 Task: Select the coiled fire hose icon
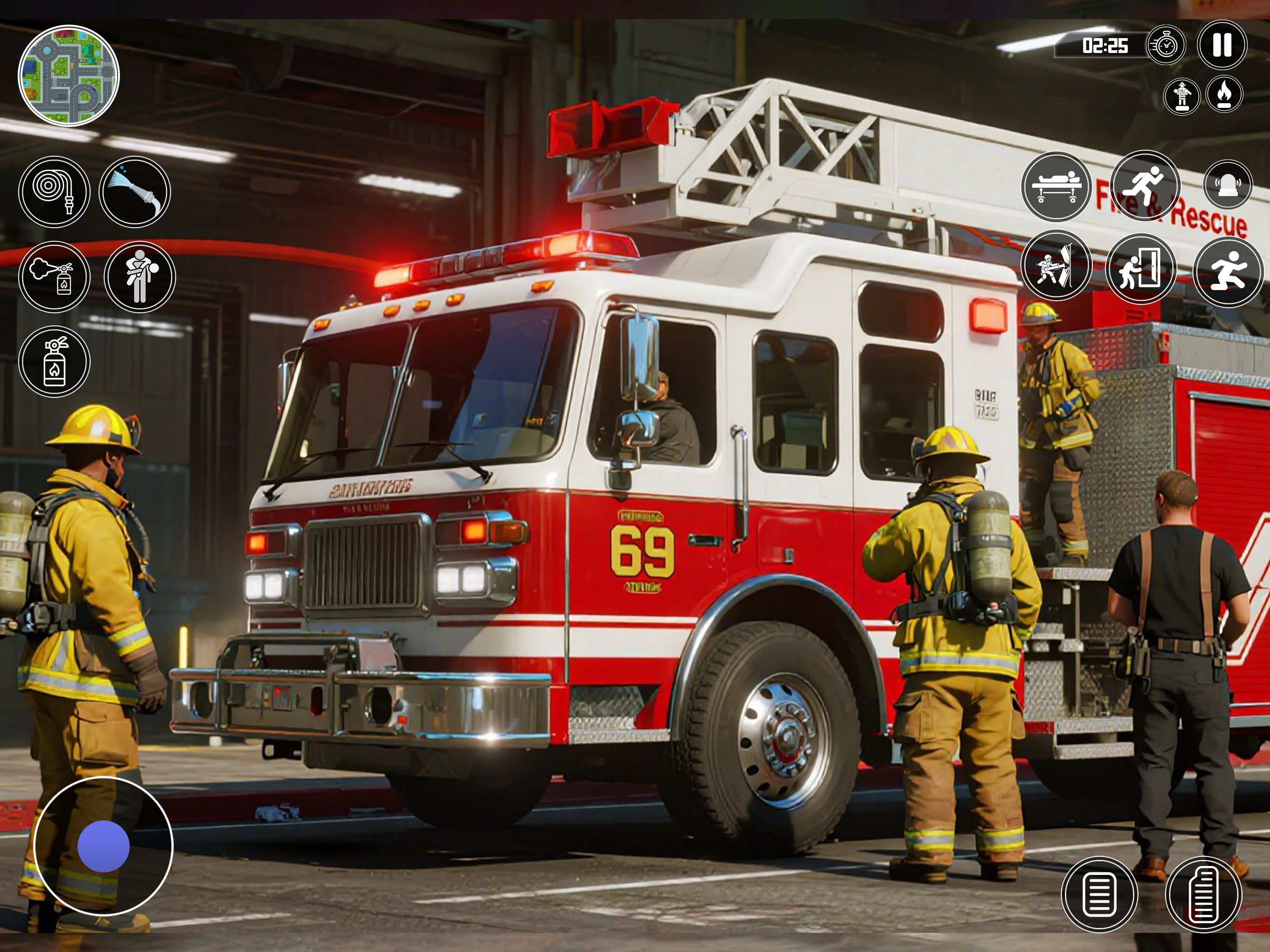coord(54,192)
